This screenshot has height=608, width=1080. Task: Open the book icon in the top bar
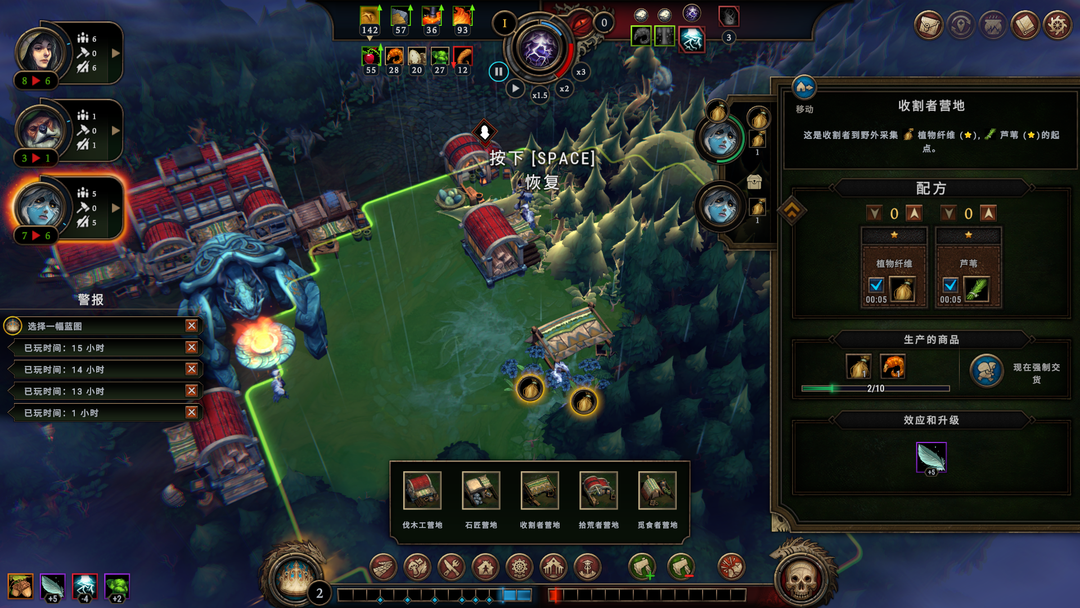[1024, 25]
